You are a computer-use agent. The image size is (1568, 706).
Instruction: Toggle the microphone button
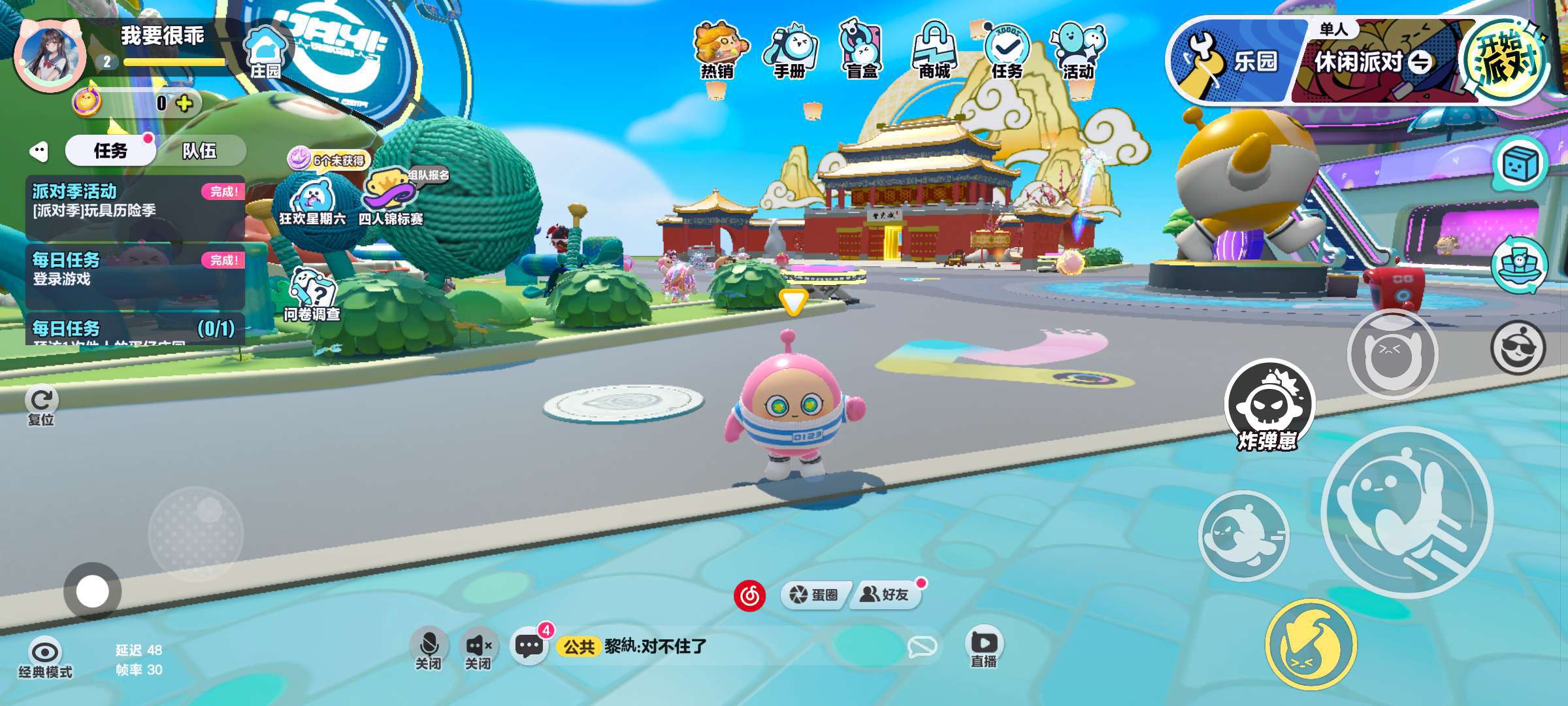pos(429,647)
